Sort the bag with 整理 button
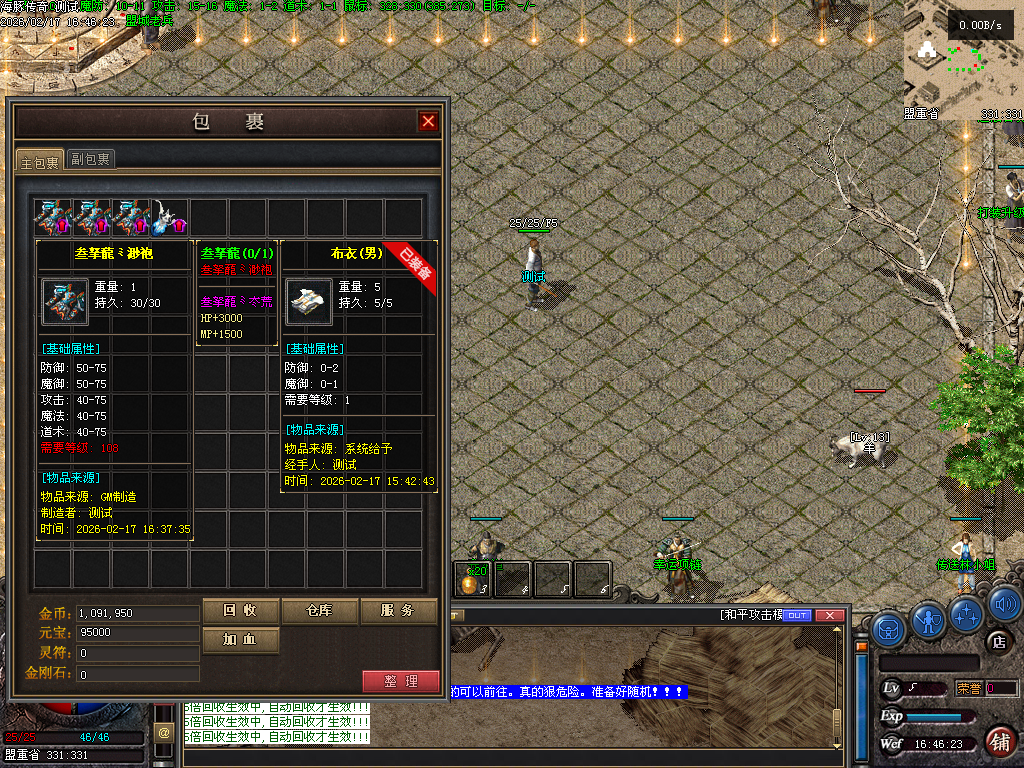 click(x=400, y=681)
